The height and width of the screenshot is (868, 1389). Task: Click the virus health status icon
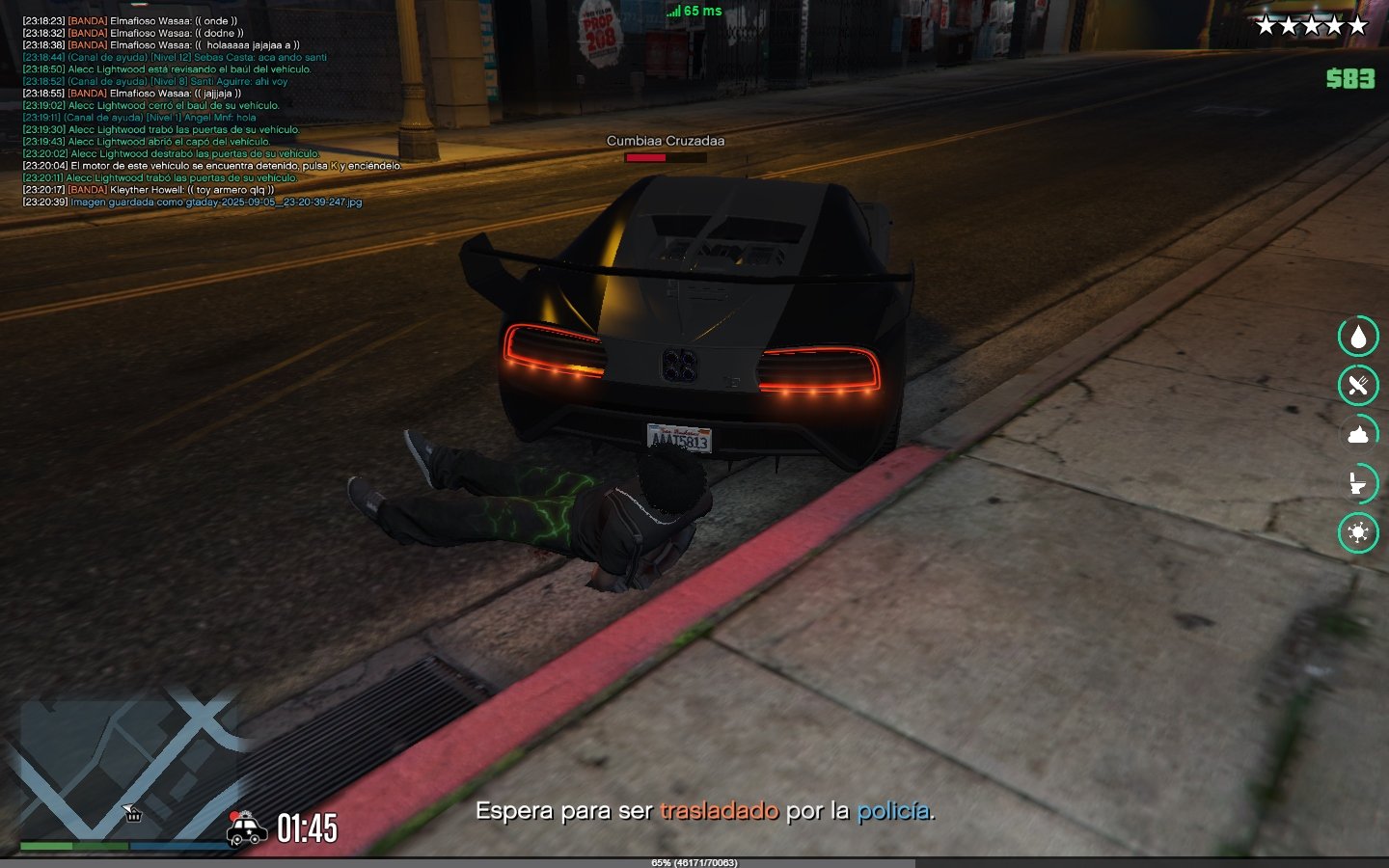pos(1358,532)
